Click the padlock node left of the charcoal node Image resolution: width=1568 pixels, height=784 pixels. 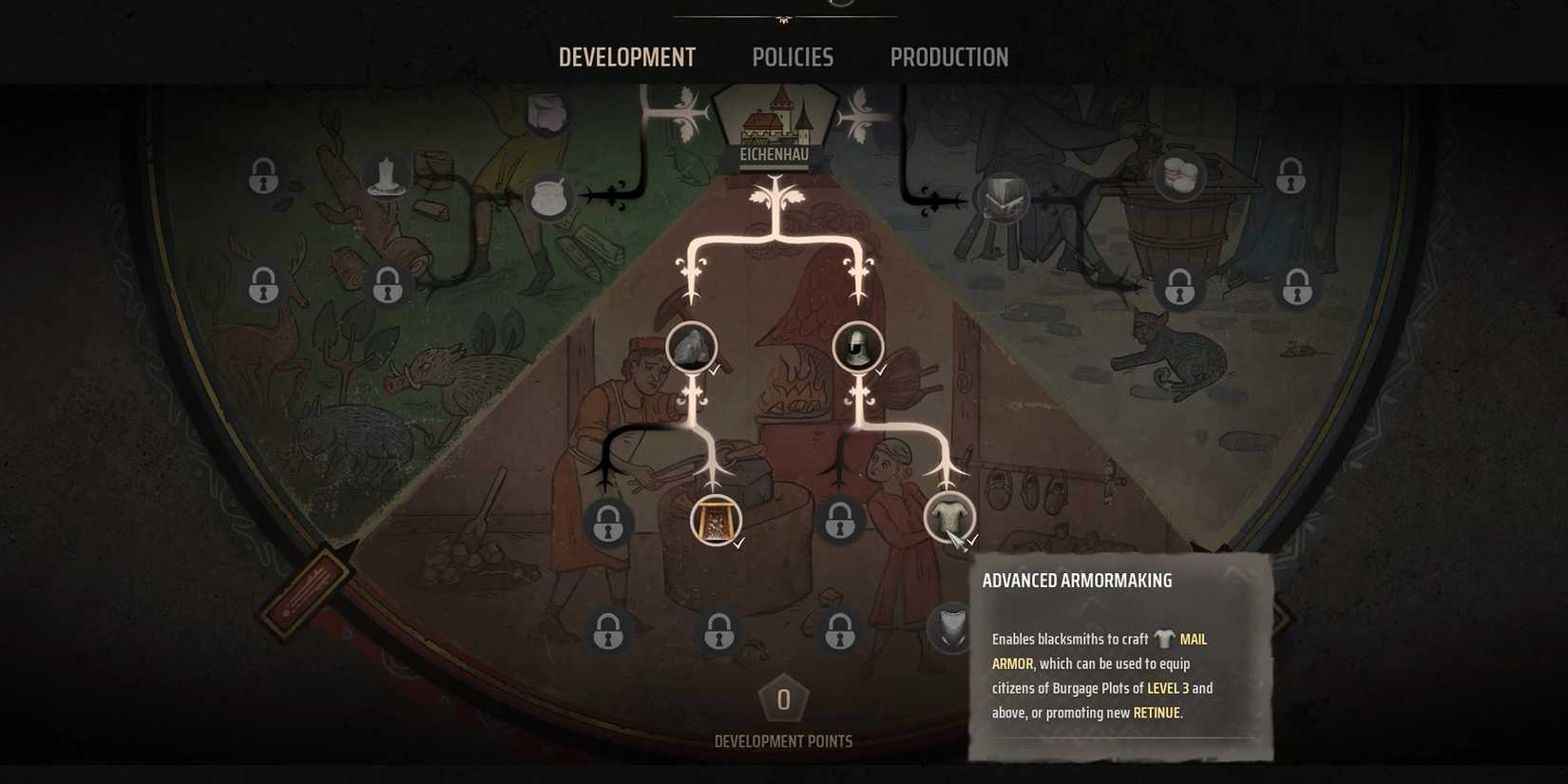(608, 523)
